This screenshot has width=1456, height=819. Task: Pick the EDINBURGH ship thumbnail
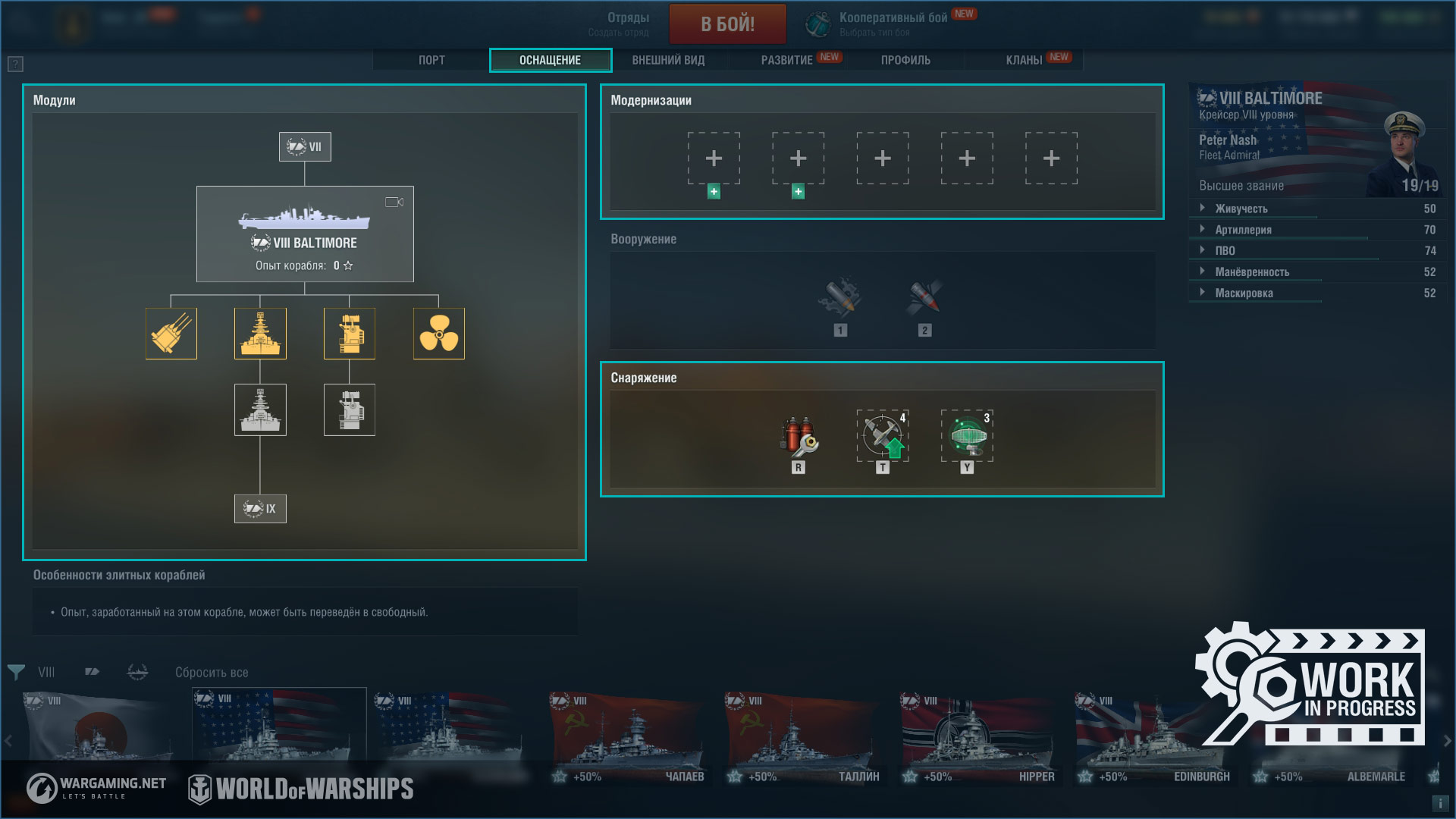point(1154,736)
